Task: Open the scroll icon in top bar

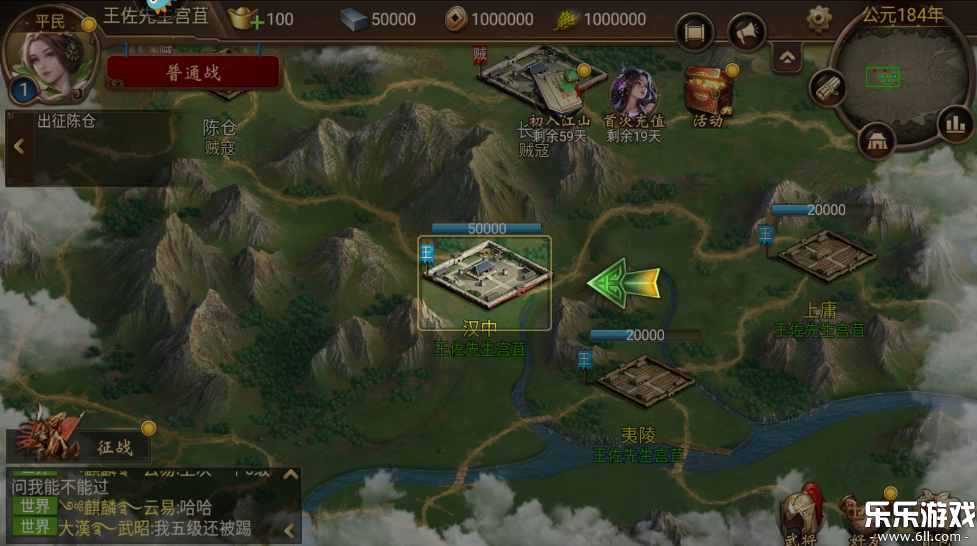Action: tap(695, 33)
